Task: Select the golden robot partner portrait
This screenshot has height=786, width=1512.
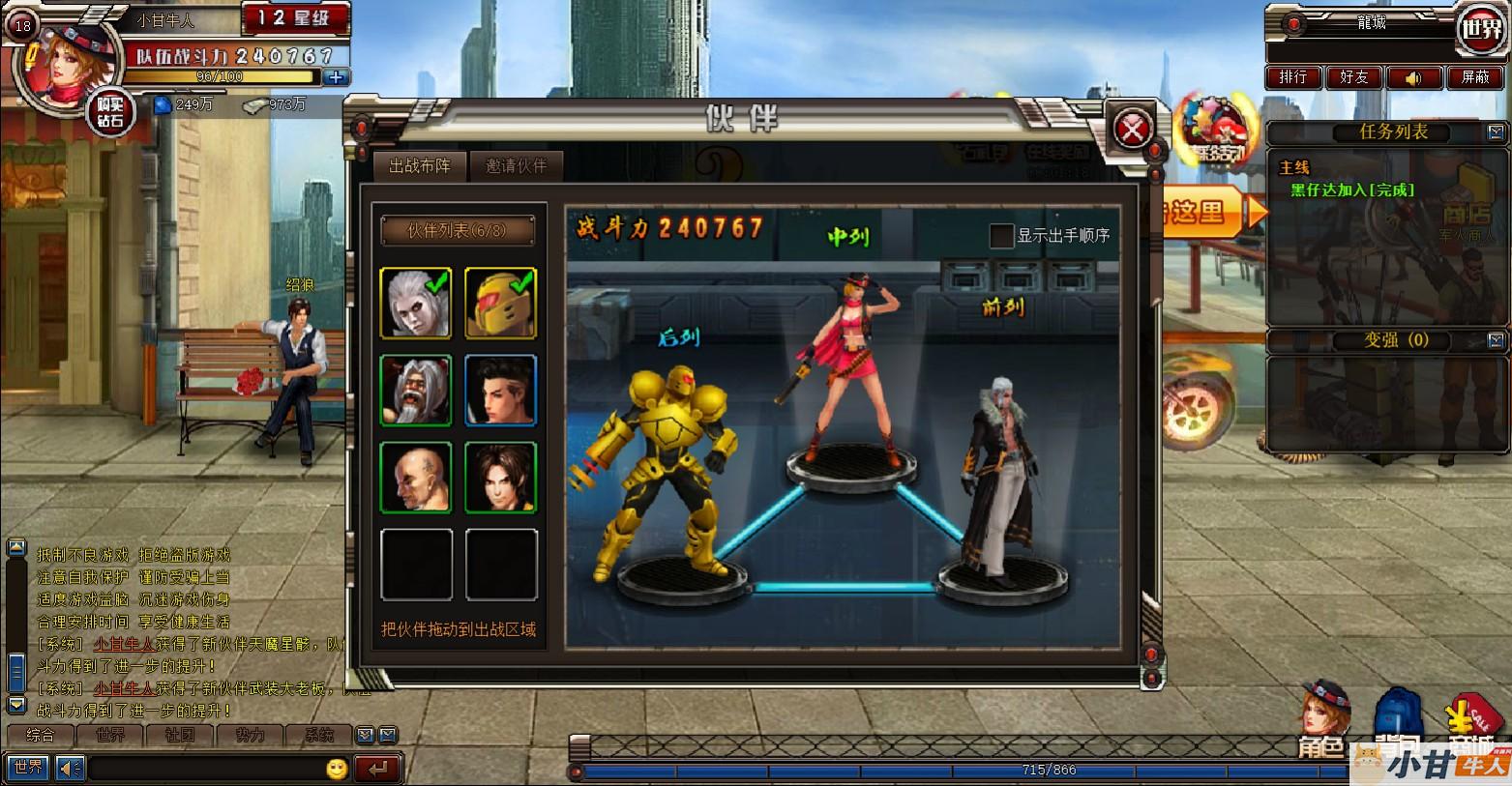Action: [500, 304]
